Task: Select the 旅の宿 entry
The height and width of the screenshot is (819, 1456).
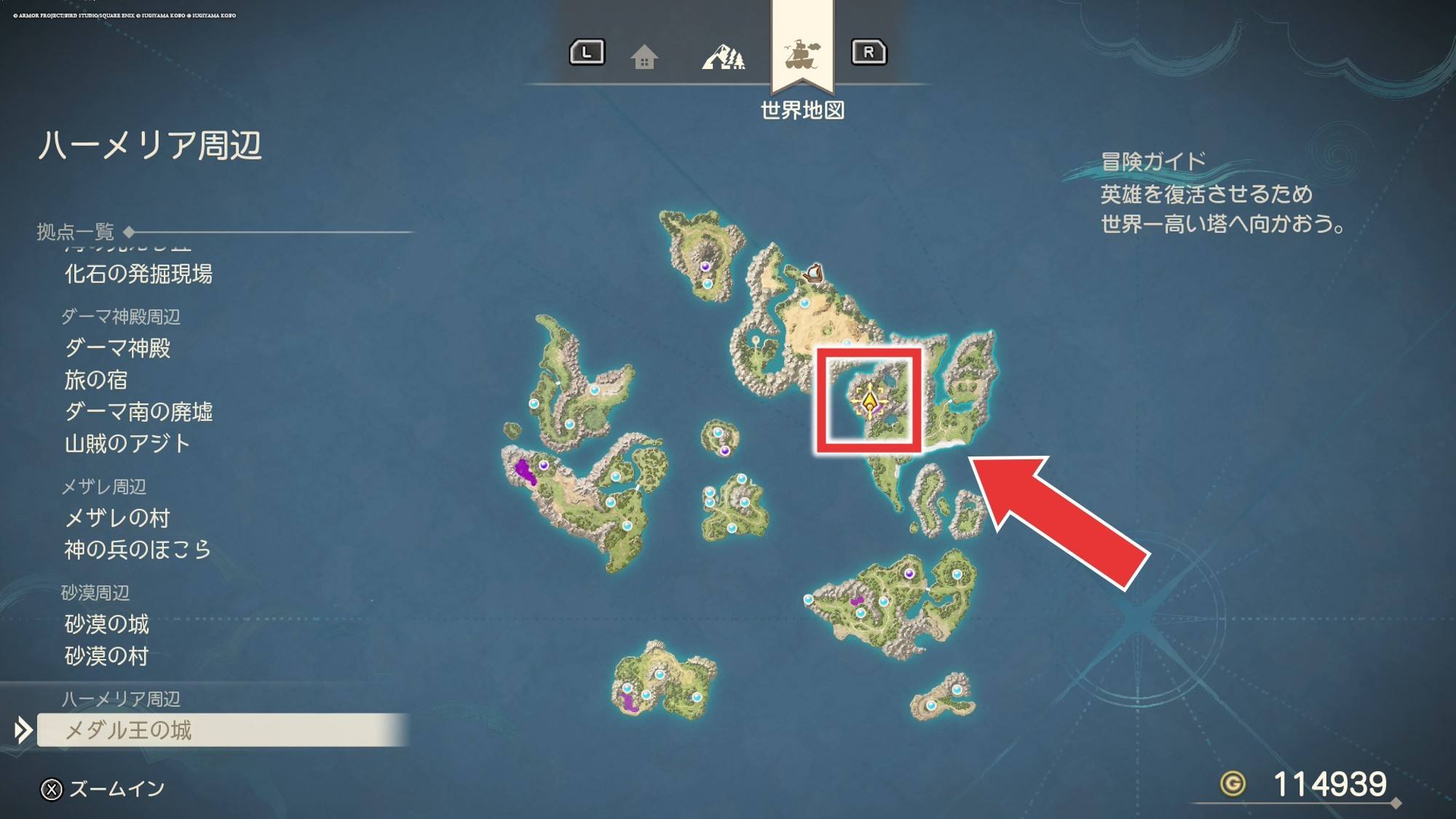Action: pyautogui.click(x=95, y=380)
